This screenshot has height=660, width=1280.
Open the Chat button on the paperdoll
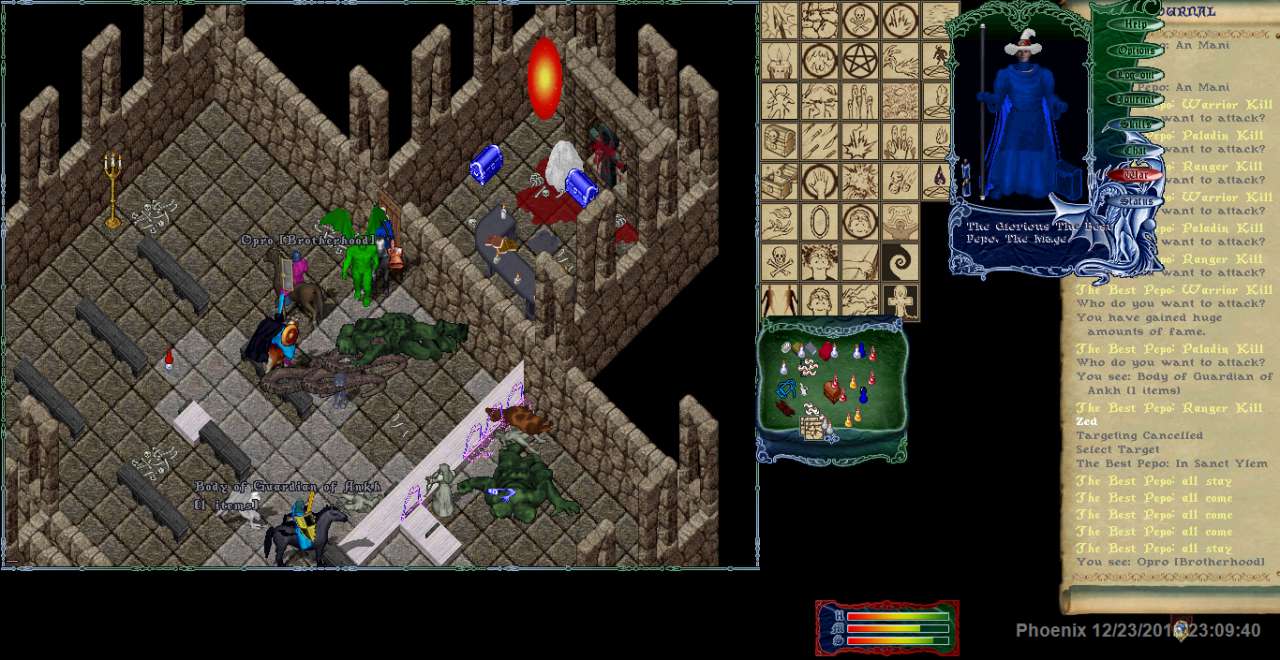pos(1136,150)
